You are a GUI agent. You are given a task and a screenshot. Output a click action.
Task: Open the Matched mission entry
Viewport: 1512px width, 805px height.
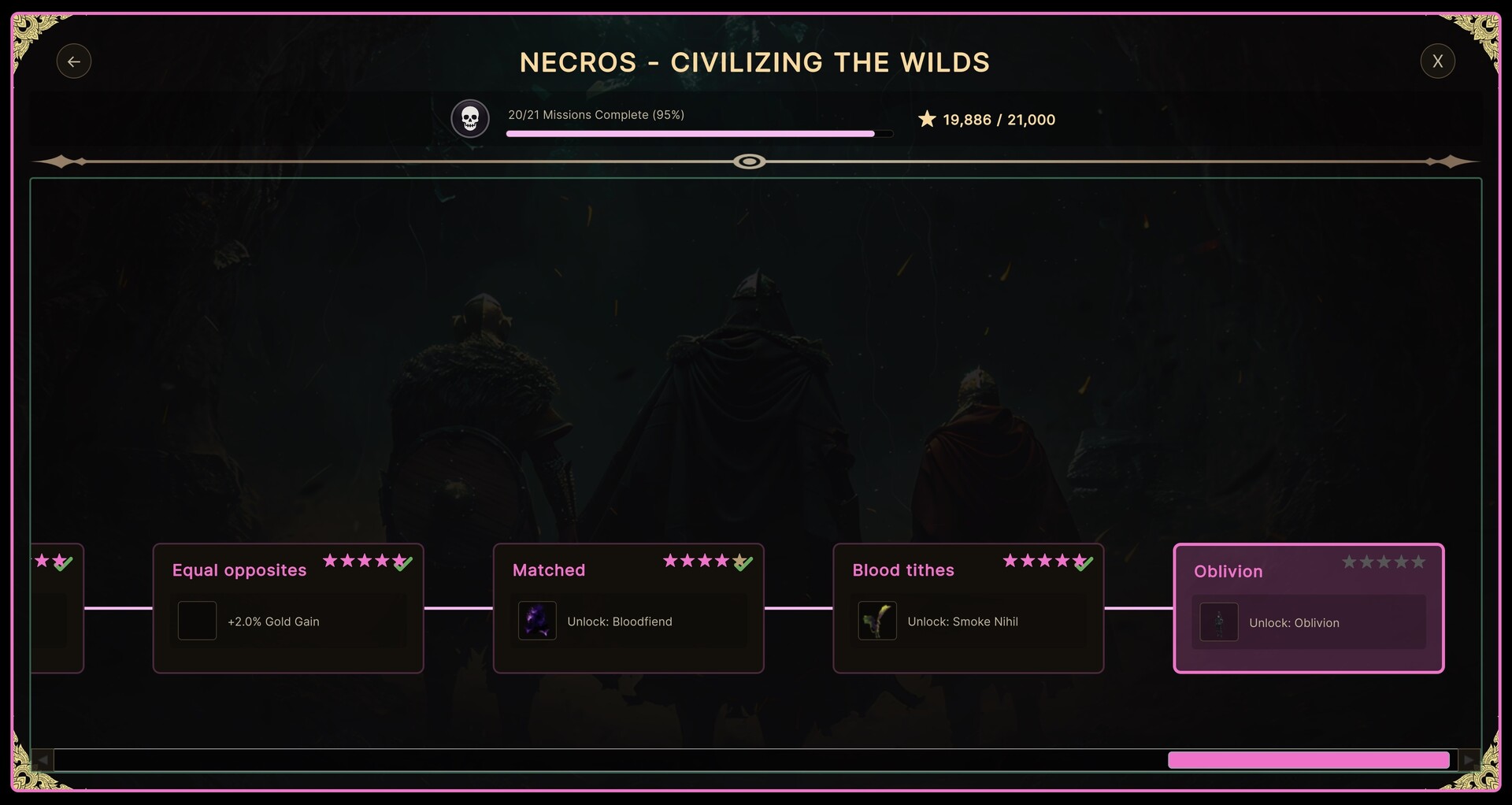pyautogui.click(x=628, y=608)
